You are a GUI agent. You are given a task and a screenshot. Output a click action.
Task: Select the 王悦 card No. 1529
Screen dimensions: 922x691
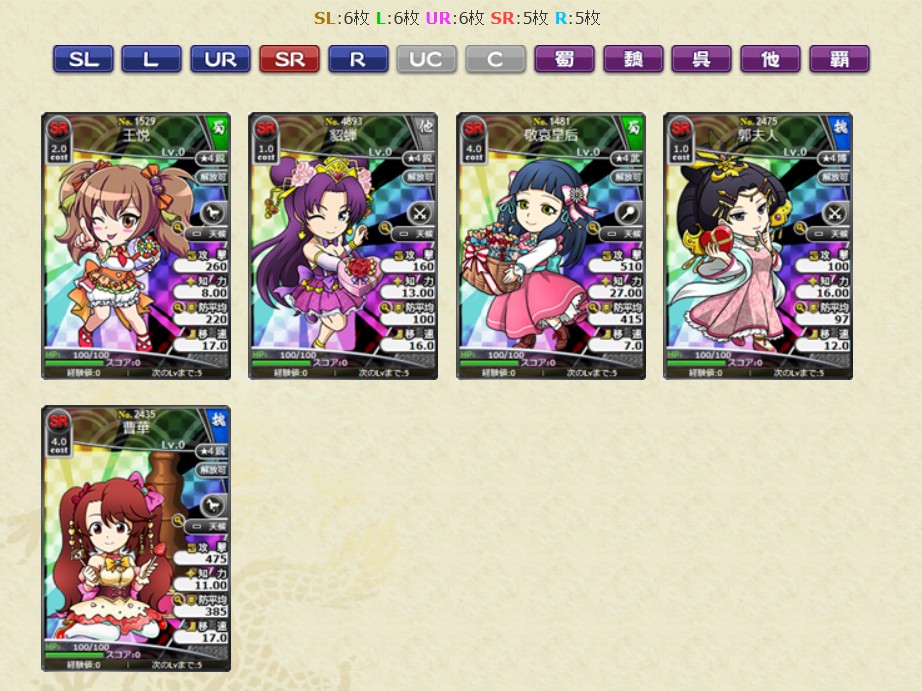tap(136, 246)
